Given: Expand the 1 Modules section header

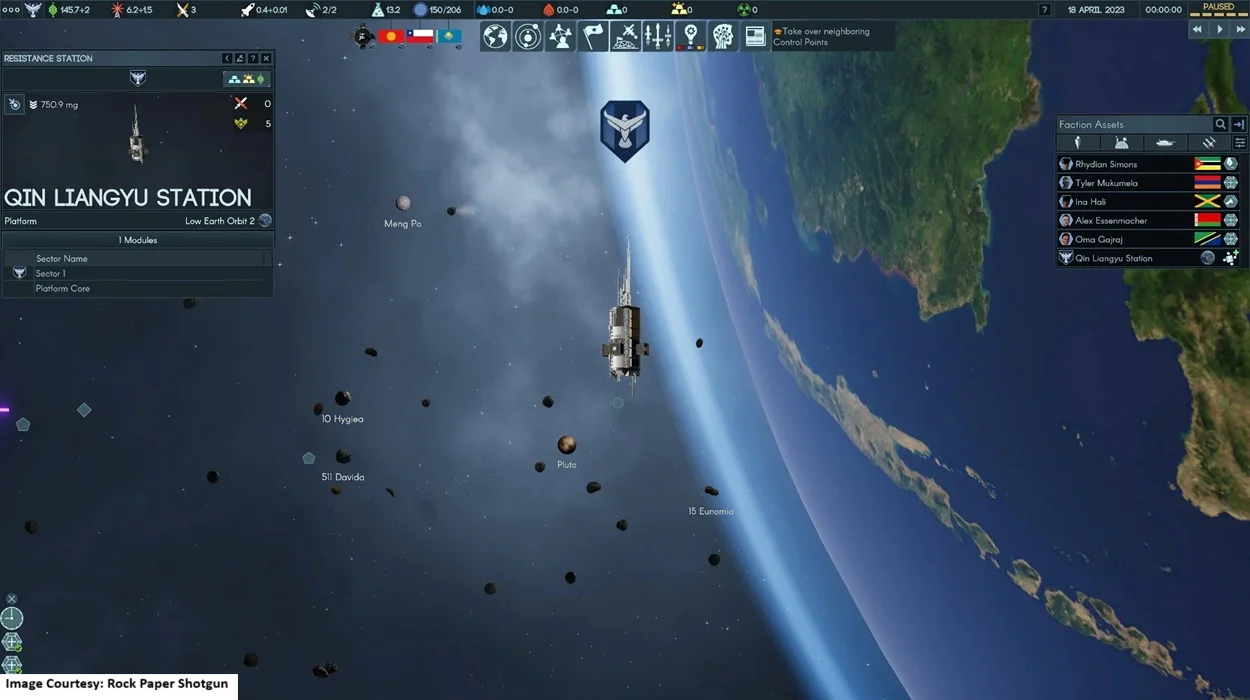Looking at the screenshot, I should 138,240.
